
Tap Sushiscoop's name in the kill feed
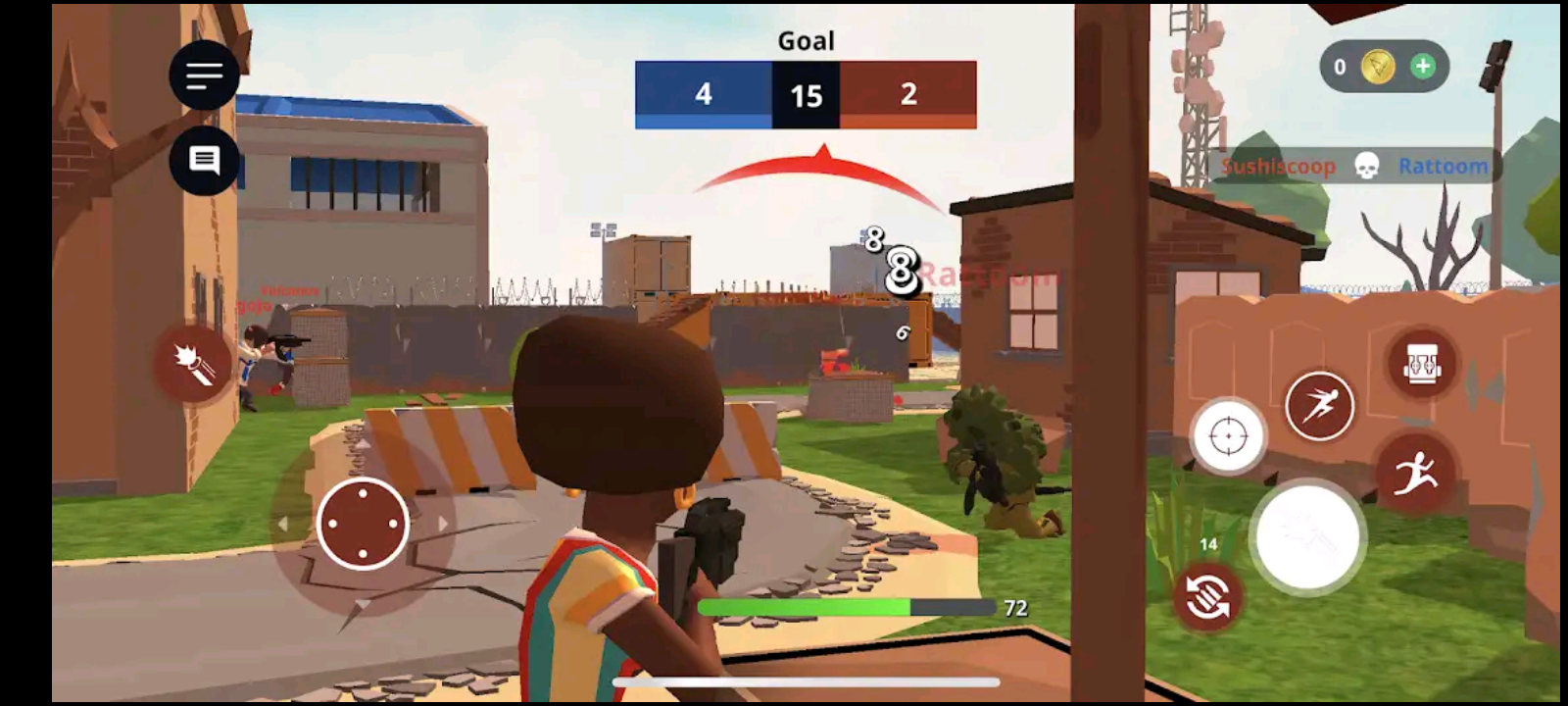[1279, 166]
